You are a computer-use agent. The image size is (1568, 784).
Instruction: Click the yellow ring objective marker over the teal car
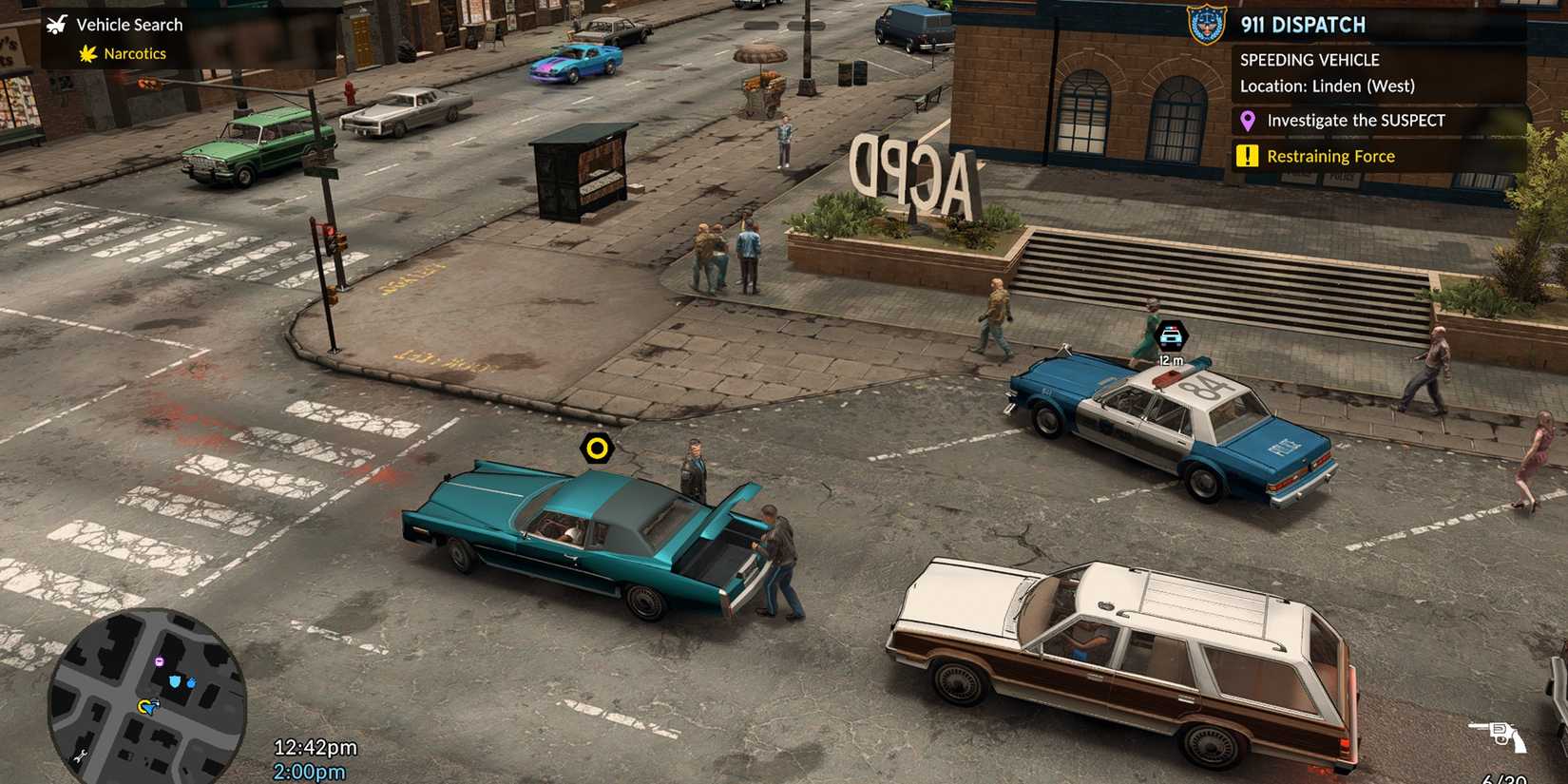[x=598, y=447]
